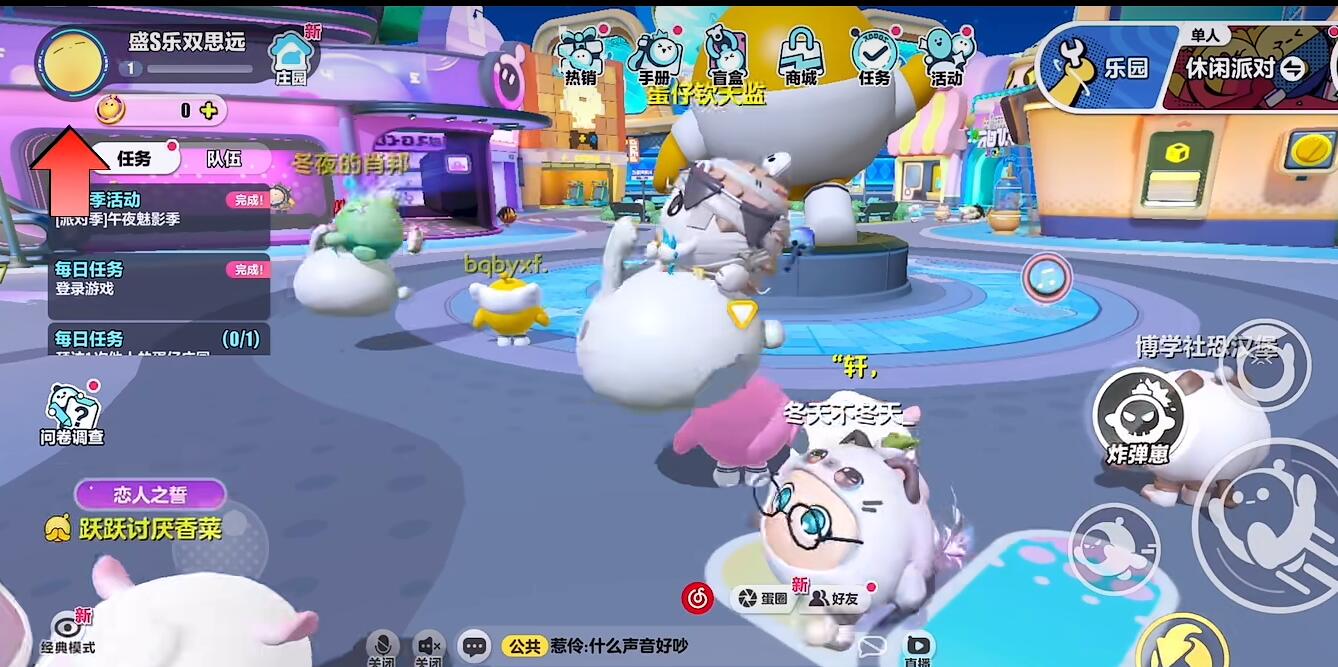Image resolution: width=1338 pixels, height=667 pixels.
Task: Open the 蛋圈 social circle
Action: [x=763, y=598]
